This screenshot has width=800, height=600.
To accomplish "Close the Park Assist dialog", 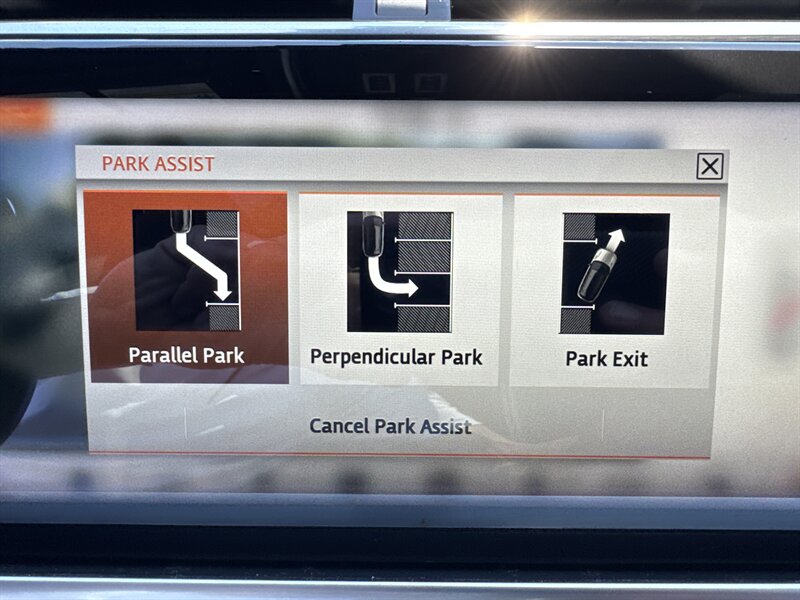I will tap(709, 166).
